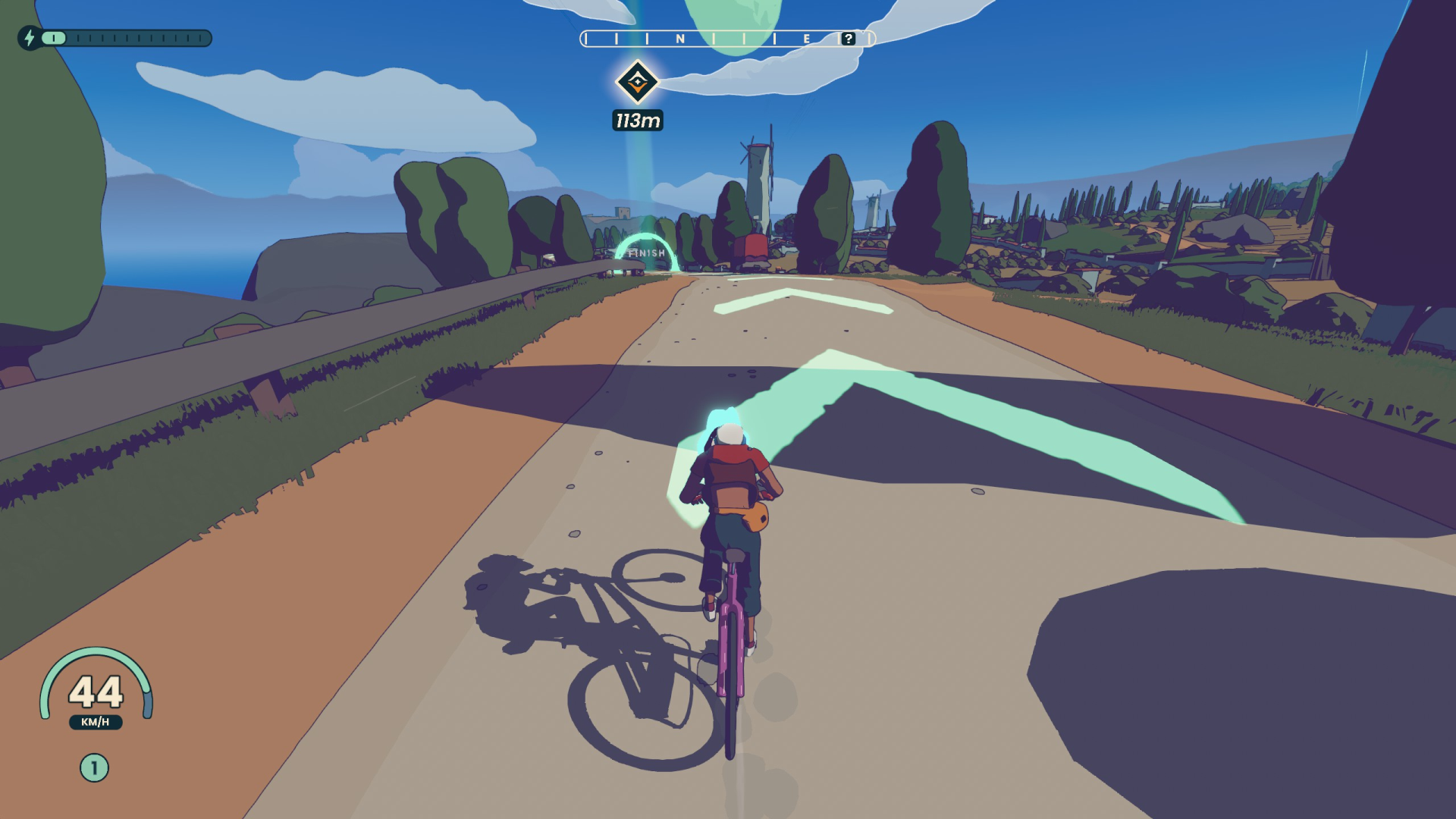
Task: Click the leftmost rider tick on progress bar
Action: click(x=585, y=38)
